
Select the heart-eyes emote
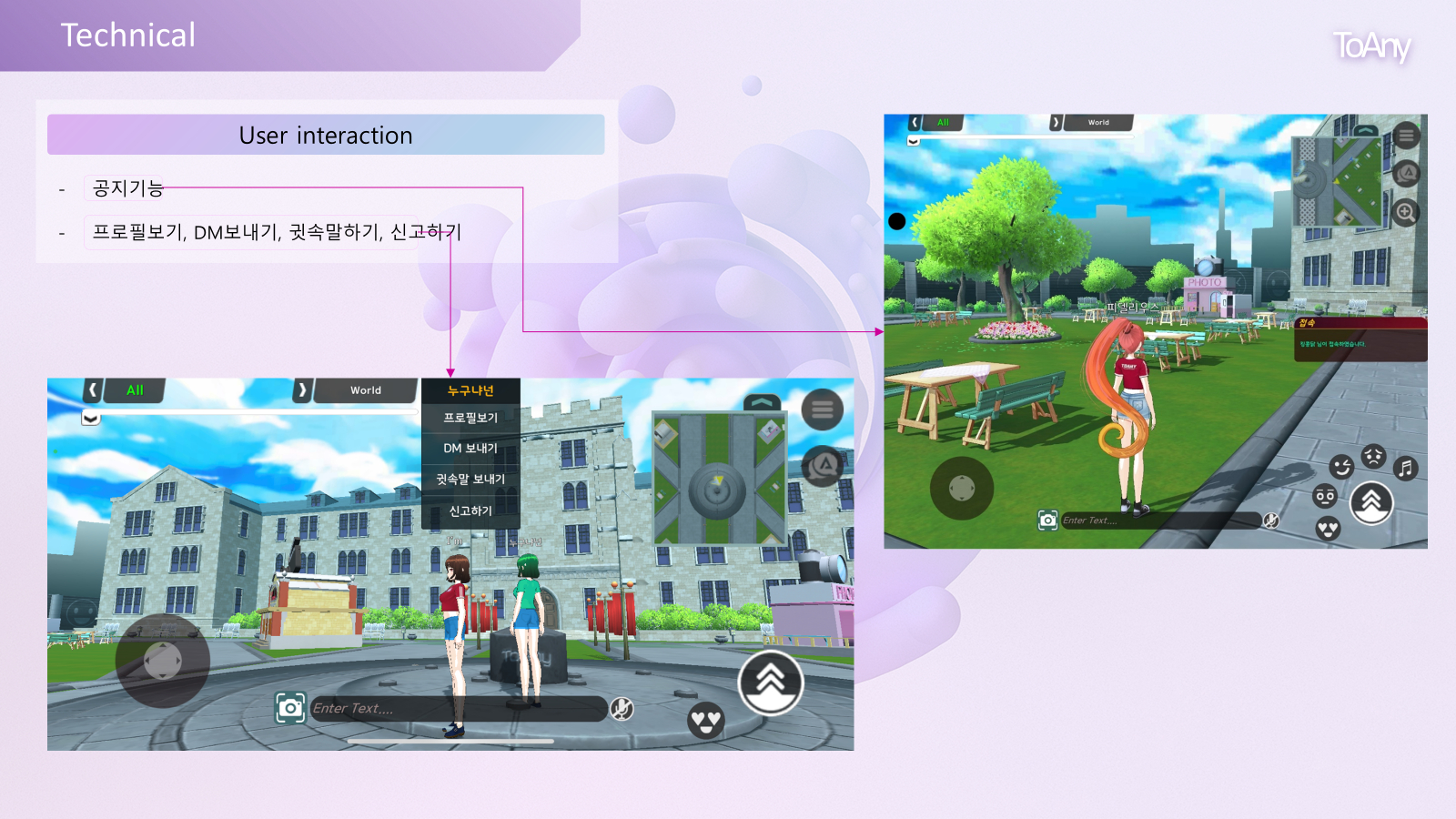pos(1328,530)
